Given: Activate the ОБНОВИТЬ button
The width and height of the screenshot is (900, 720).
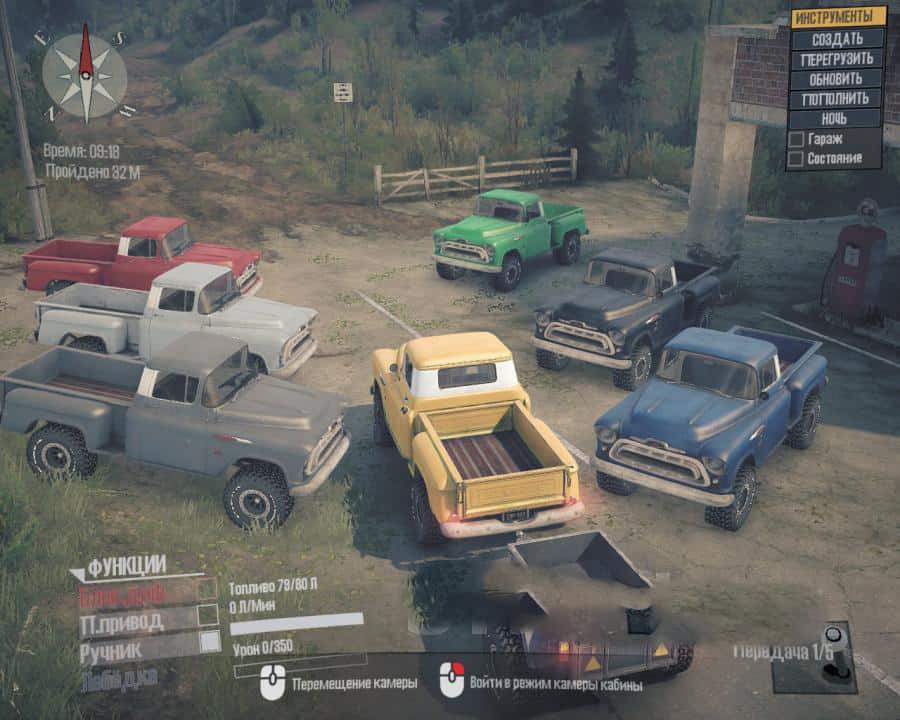Looking at the screenshot, I should [x=838, y=79].
